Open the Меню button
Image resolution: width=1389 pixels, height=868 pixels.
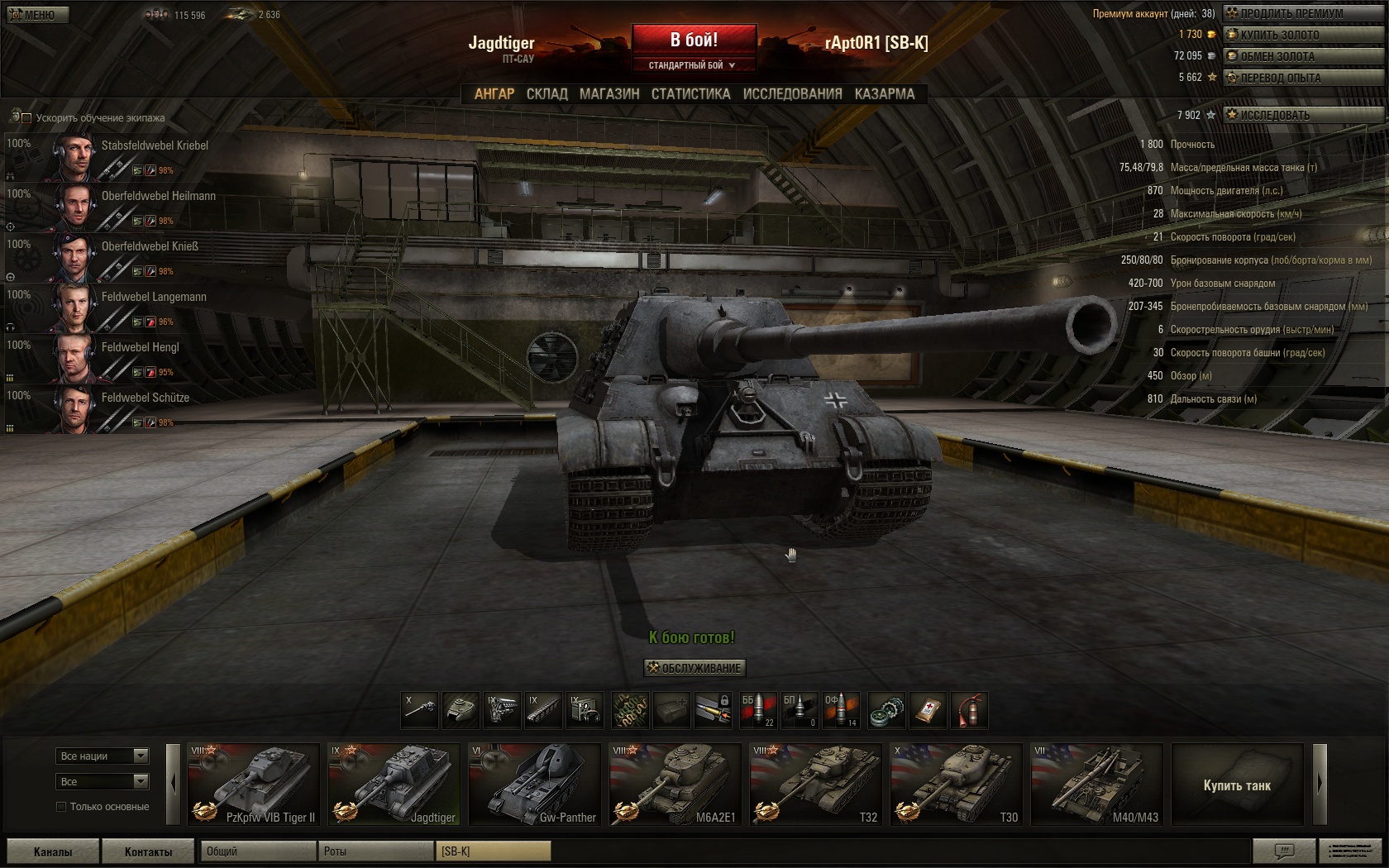pyautogui.click(x=36, y=14)
